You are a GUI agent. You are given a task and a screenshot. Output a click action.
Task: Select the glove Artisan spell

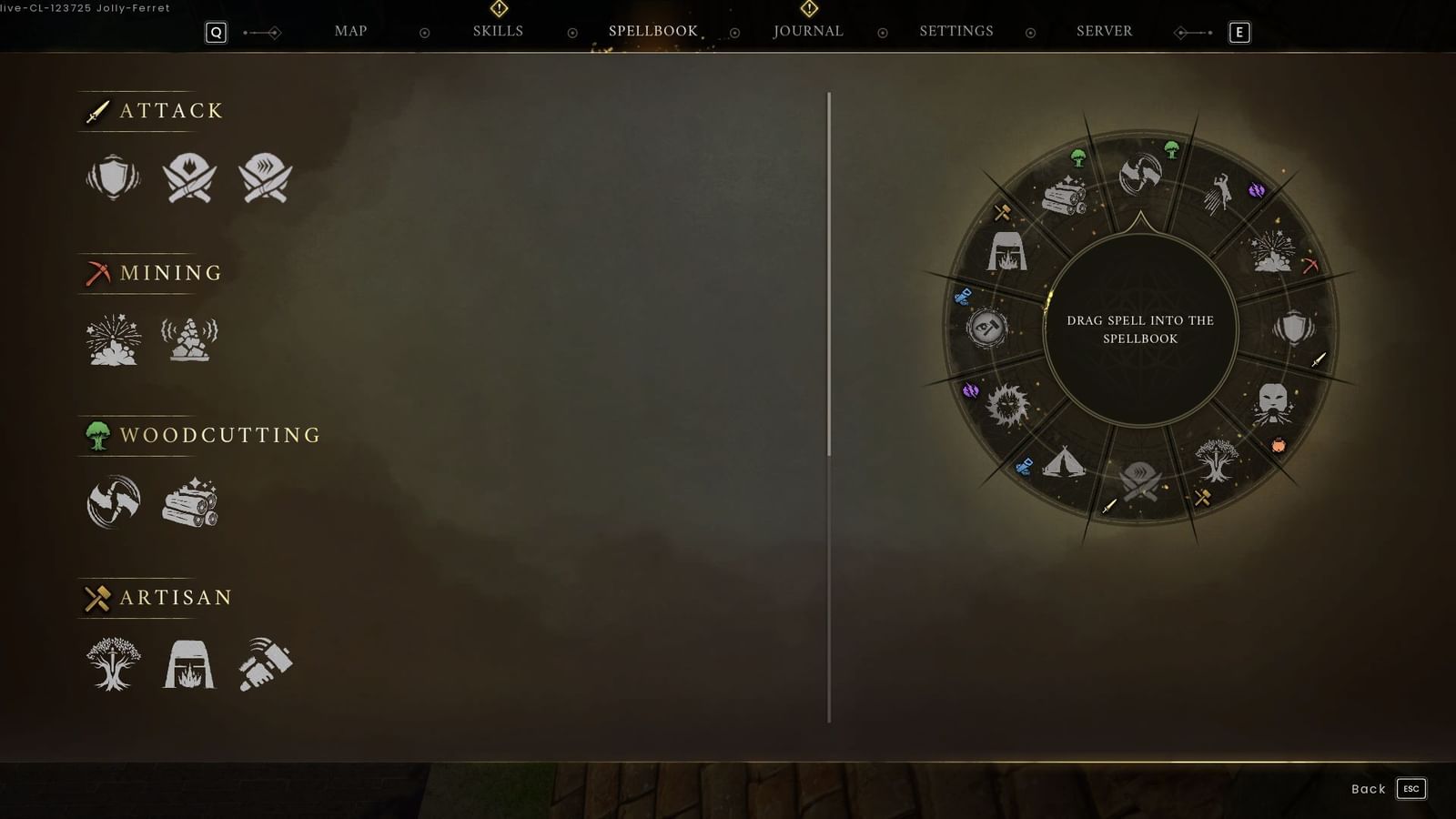pyautogui.click(x=264, y=664)
